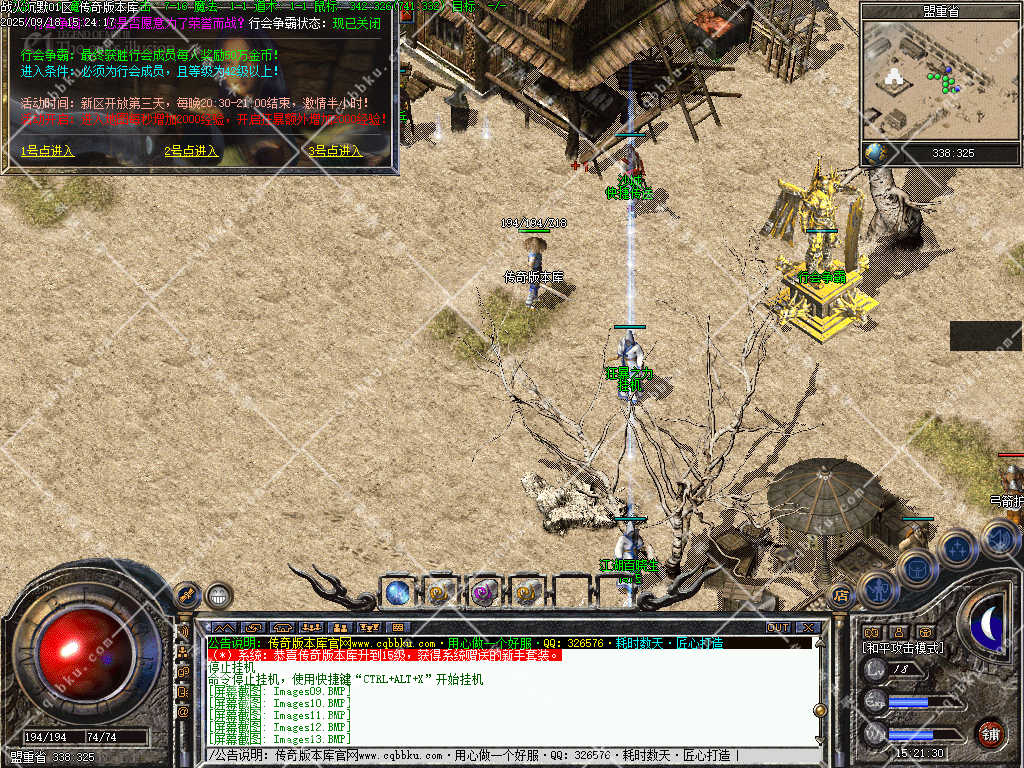This screenshot has width=1024, height=768.
Task: Open the 店 shop button
Action: 841,596
